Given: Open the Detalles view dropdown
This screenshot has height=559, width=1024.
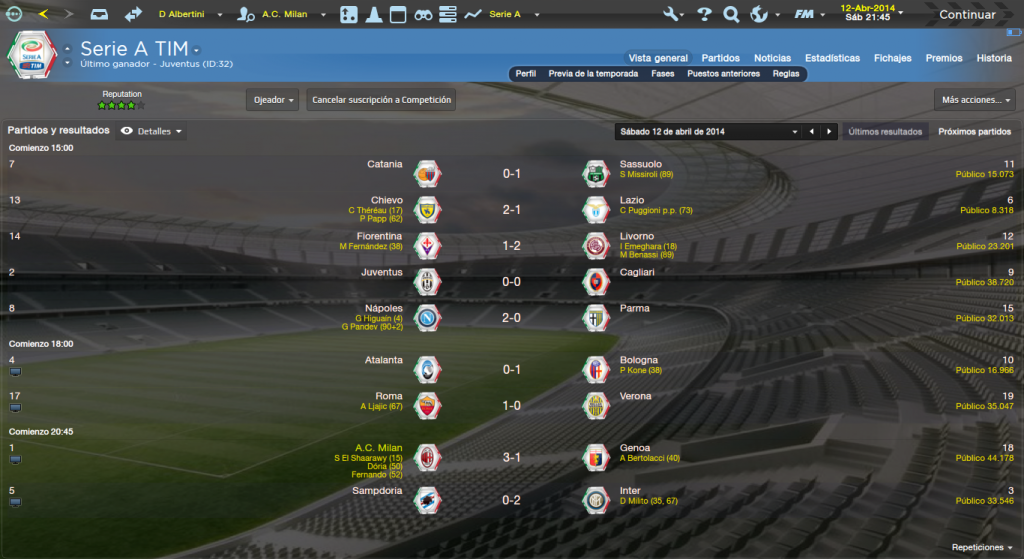Looking at the screenshot, I should [152, 131].
